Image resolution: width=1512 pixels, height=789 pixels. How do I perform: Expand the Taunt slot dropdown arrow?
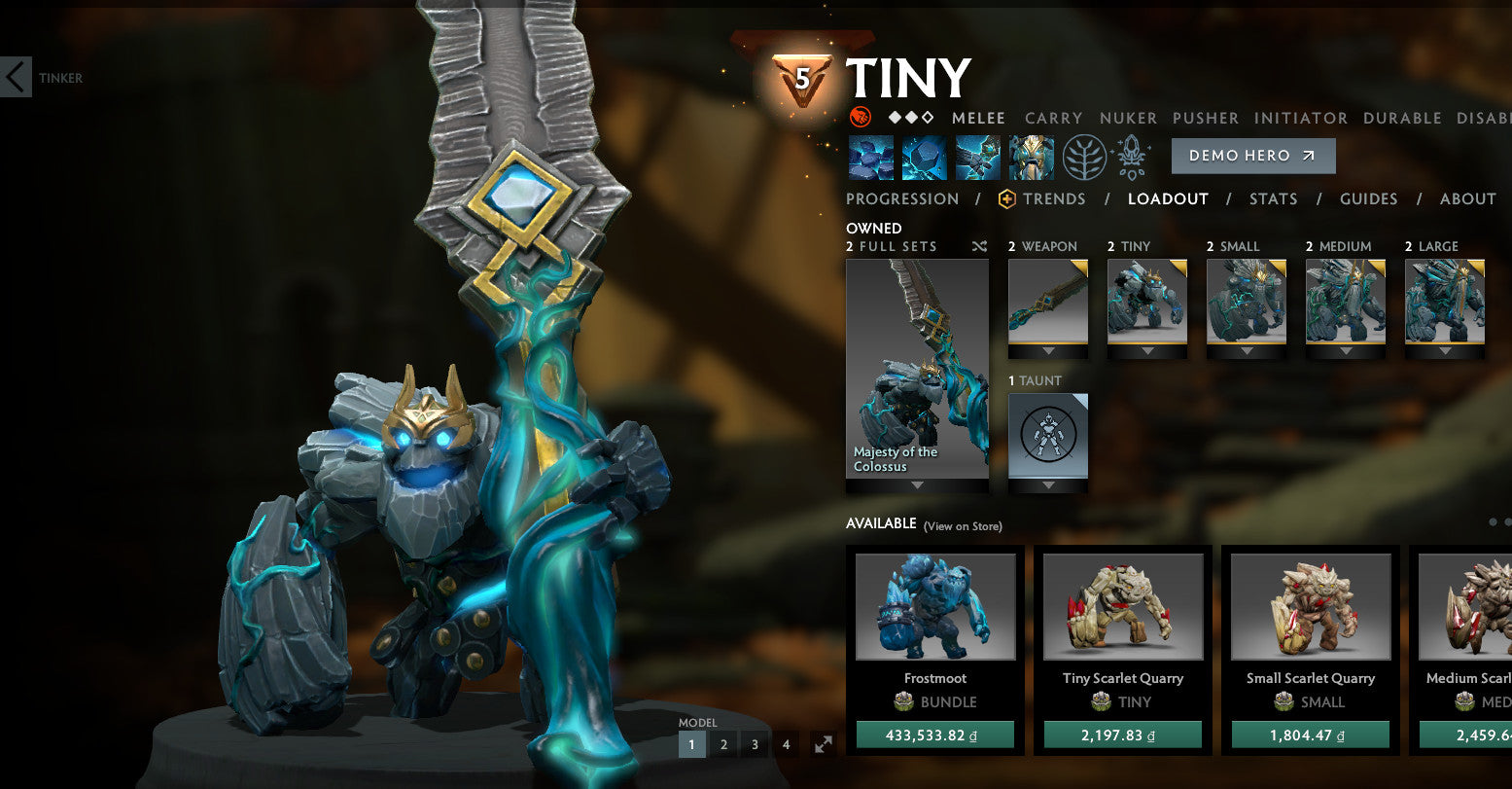(1047, 484)
